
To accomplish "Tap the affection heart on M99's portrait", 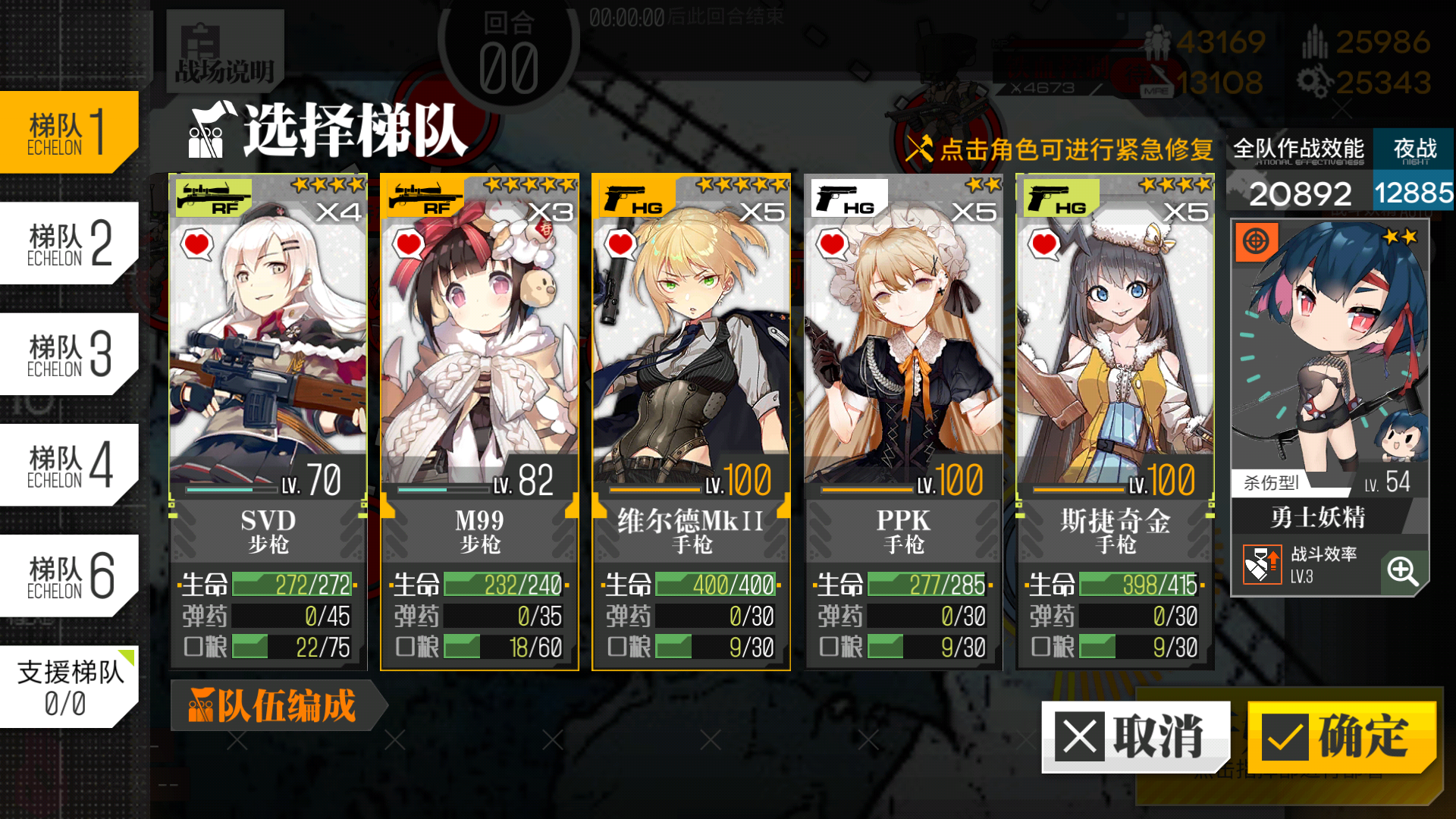I will pos(409,245).
